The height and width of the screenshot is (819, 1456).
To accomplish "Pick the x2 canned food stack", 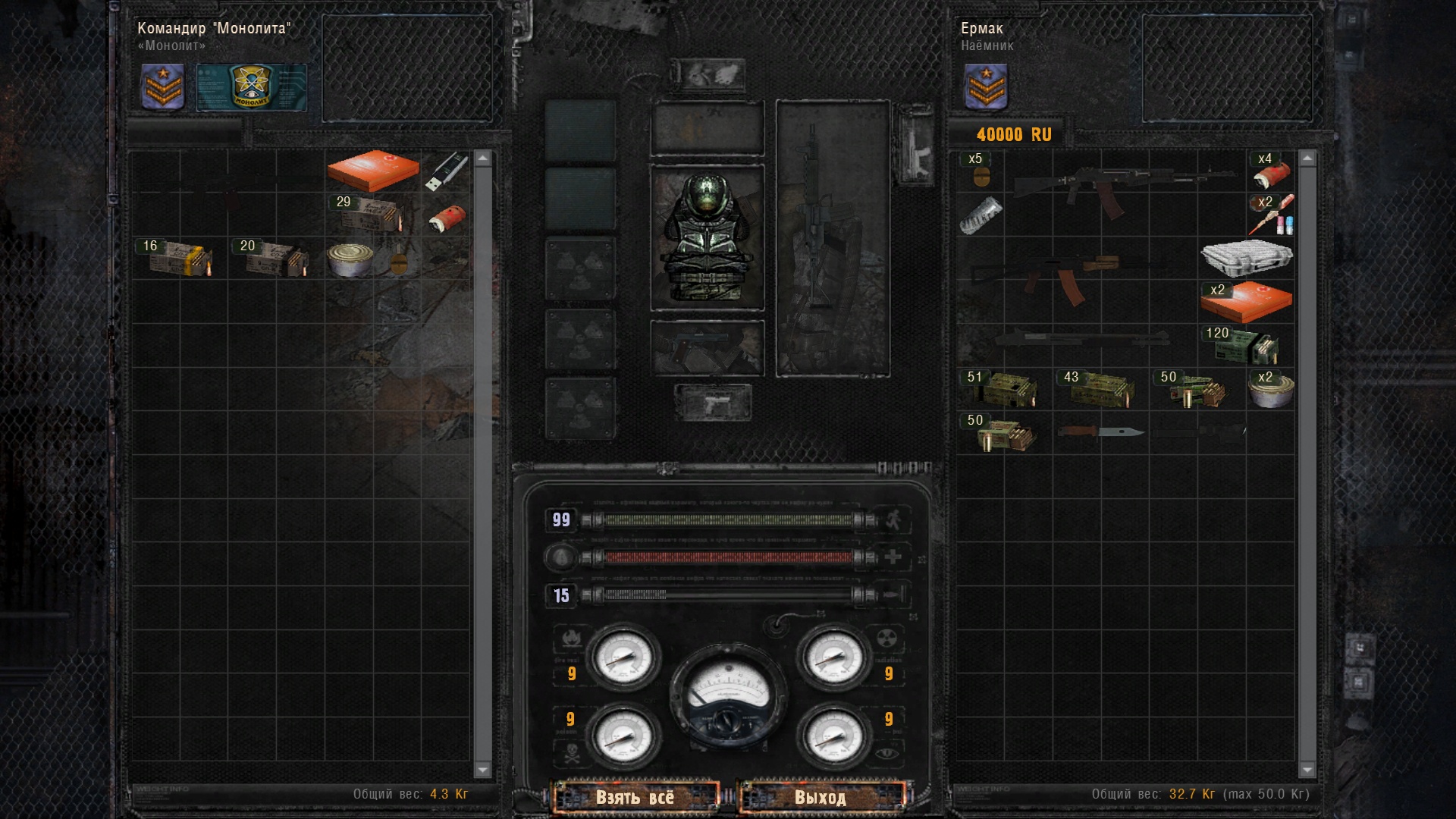I will pos(1271,390).
